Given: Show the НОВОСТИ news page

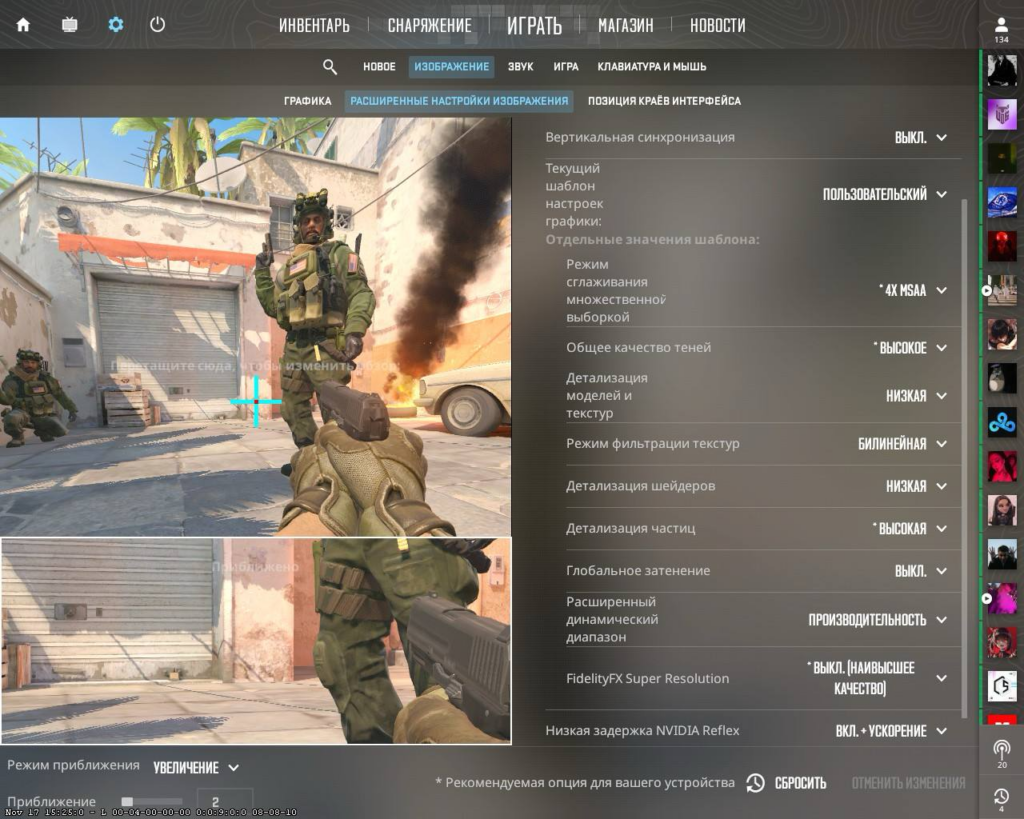Looking at the screenshot, I should click(717, 26).
